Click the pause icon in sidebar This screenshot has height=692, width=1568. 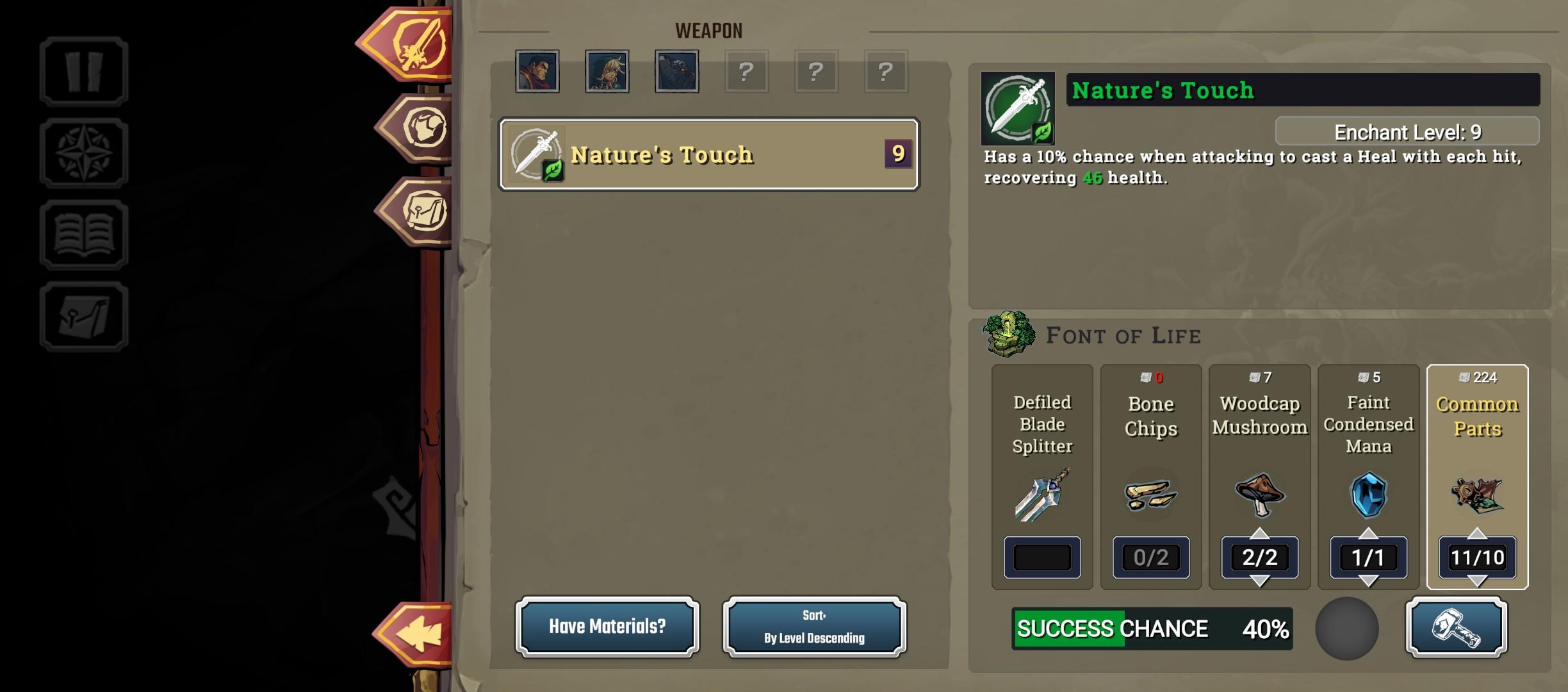click(x=84, y=72)
